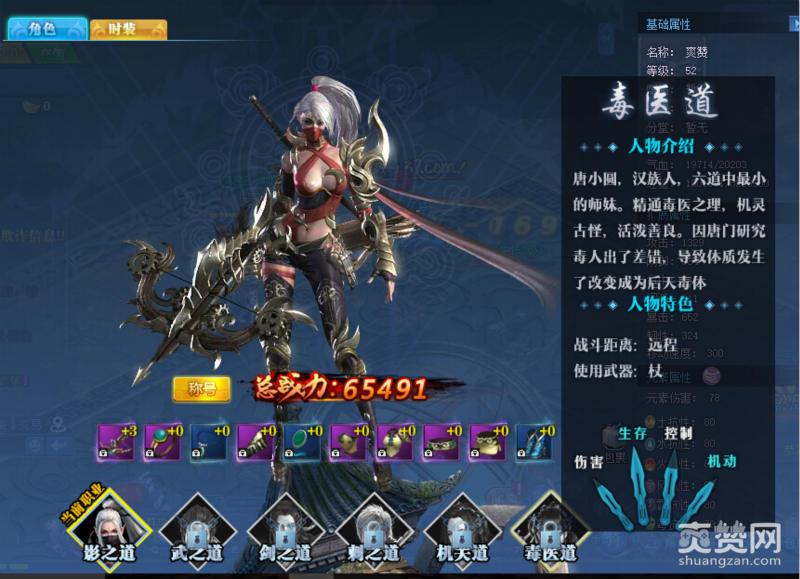The width and height of the screenshot is (800, 579).
Task: Select the locked 武之道 class
Action: pos(196,527)
